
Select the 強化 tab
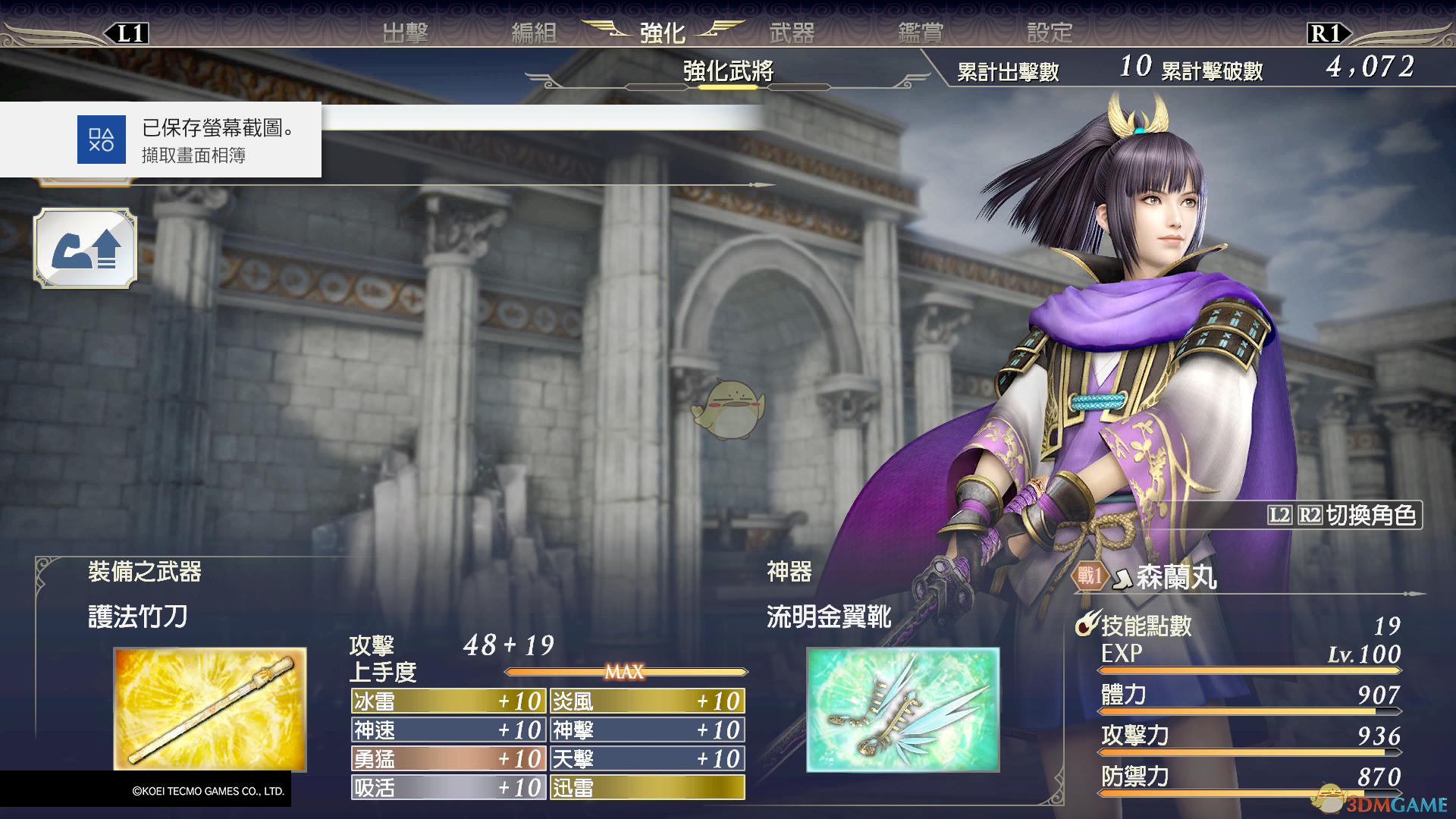click(662, 33)
